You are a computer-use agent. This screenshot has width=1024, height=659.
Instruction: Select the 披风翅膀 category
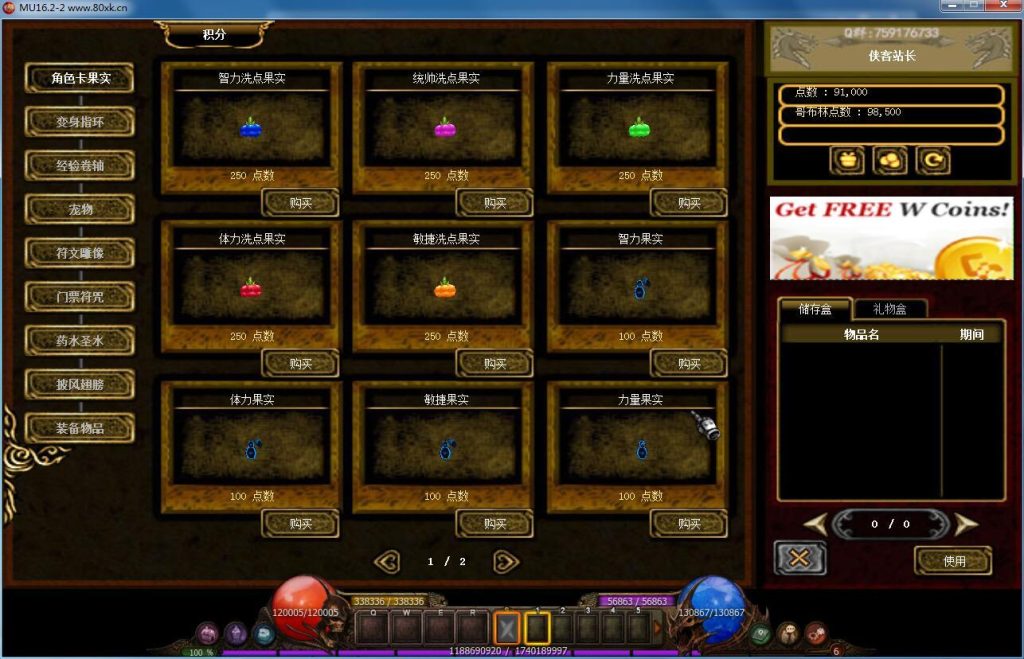(x=79, y=384)
